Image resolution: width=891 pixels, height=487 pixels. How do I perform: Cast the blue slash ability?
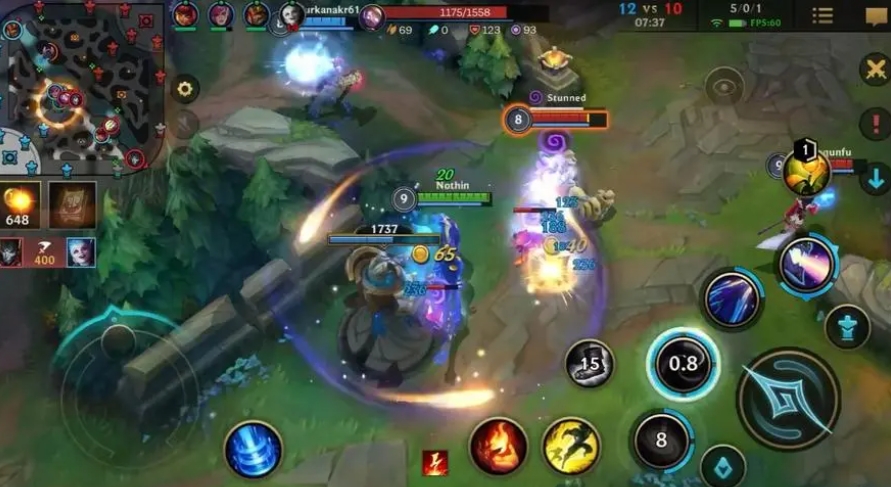coord(733,298)
